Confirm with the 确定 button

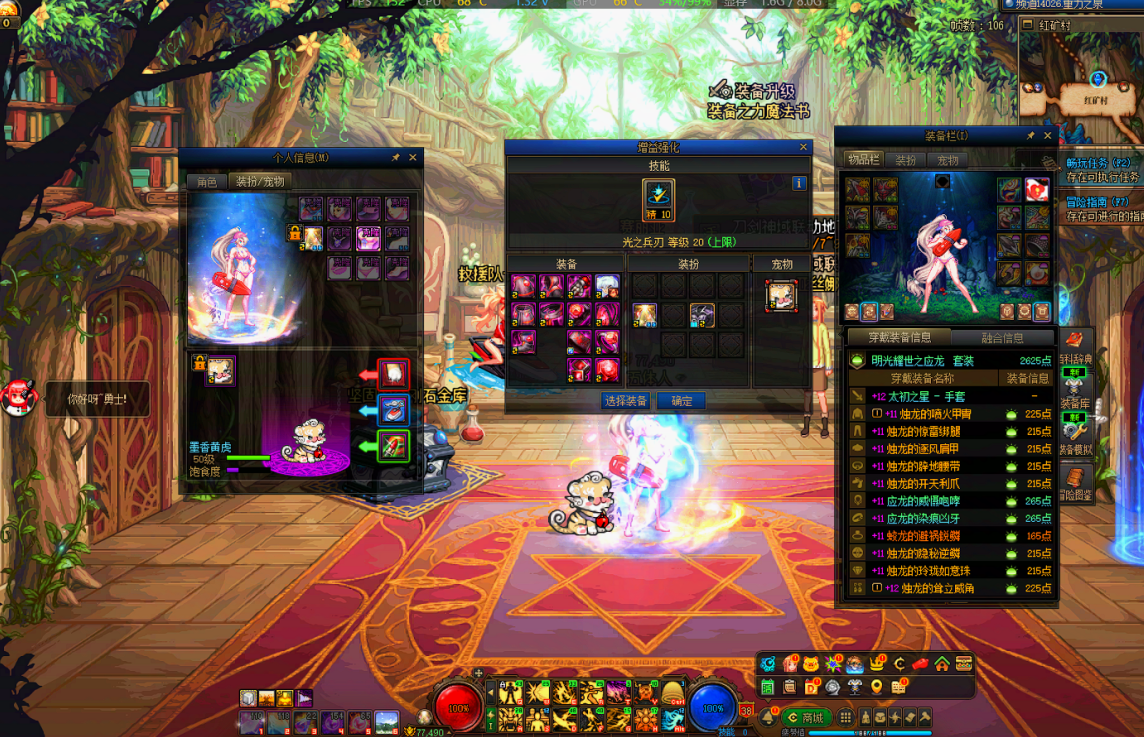tap(682, 401)
